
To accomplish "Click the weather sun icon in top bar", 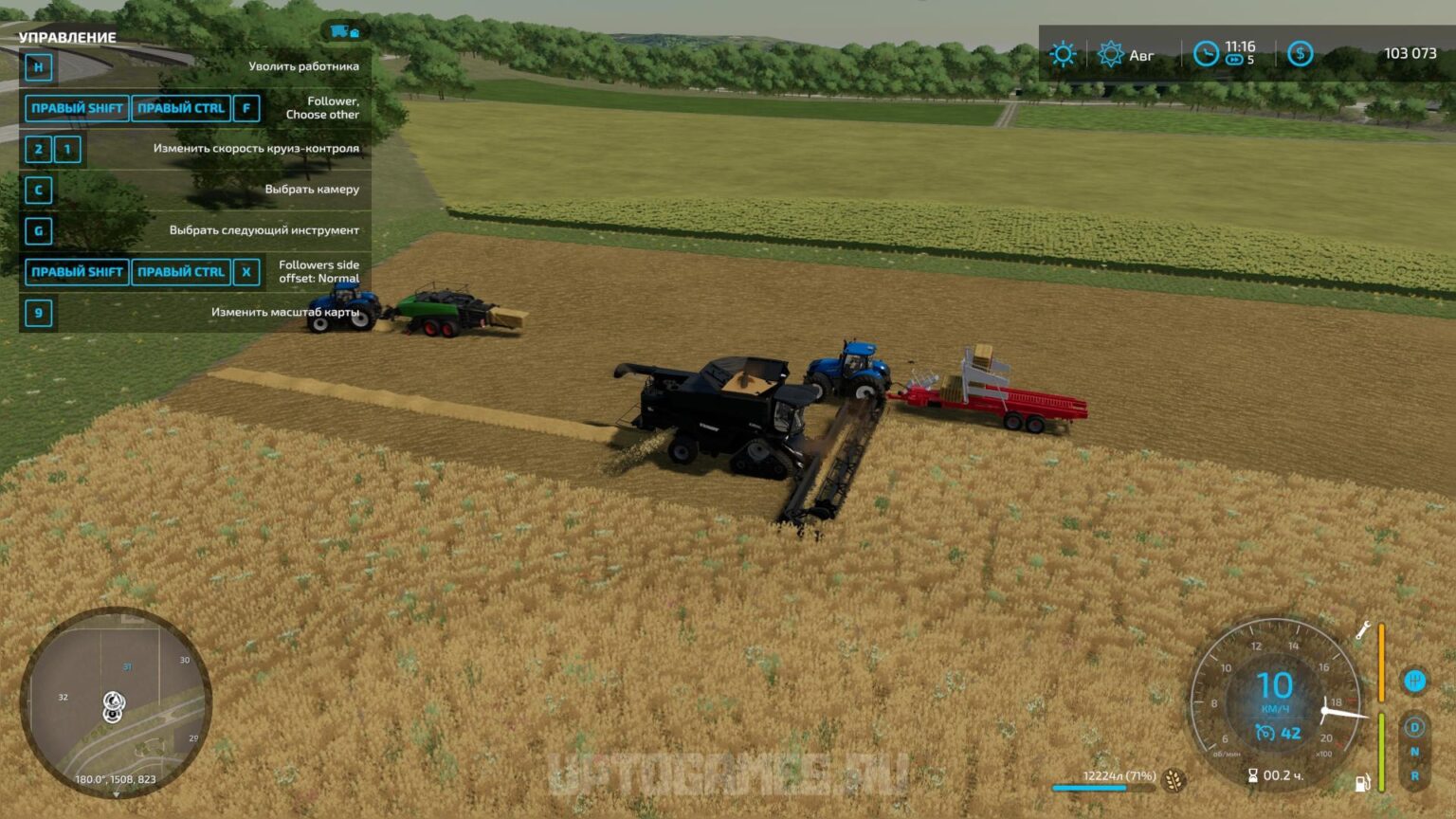I will tap(1064, 54).
